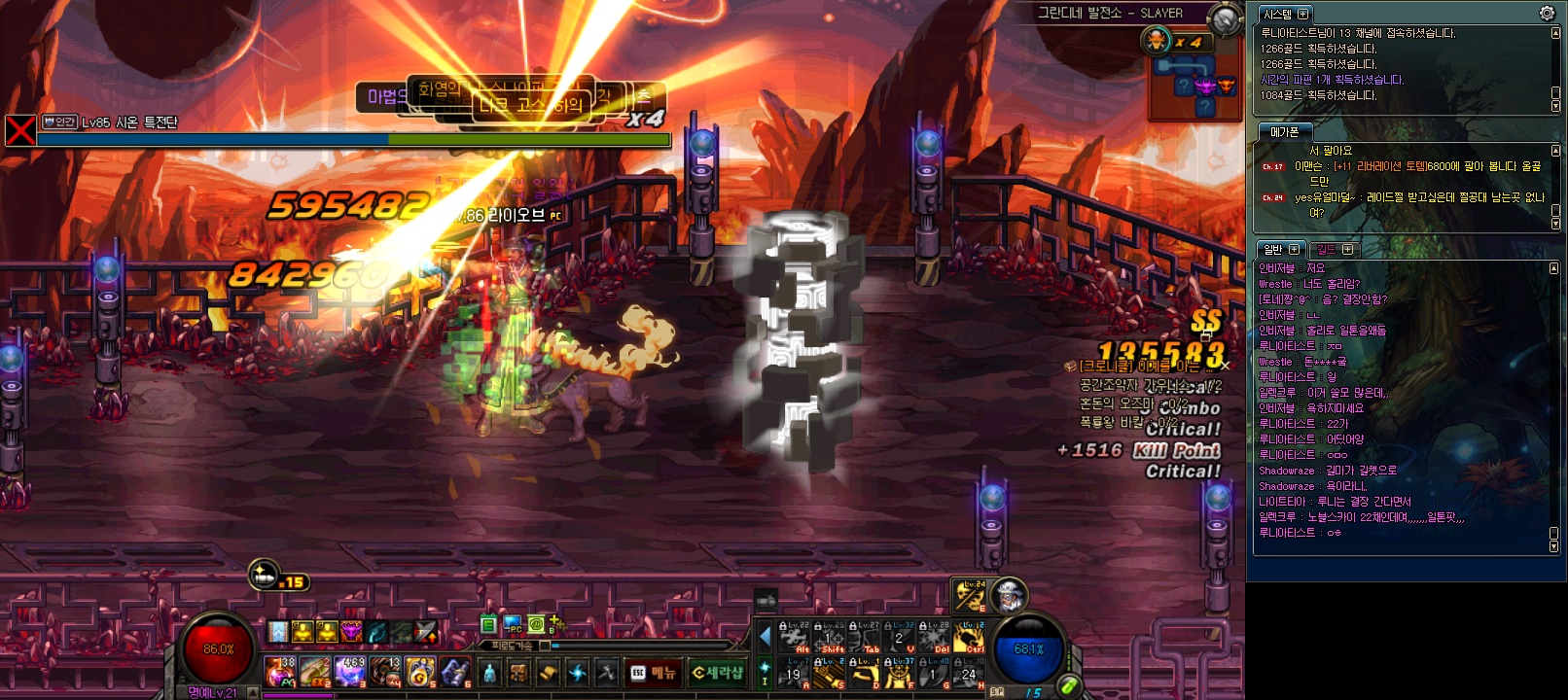The height and width of the screenshot is (700, 1568).
Task: Open the character silhouette menu icon
Action: point(489,673)
